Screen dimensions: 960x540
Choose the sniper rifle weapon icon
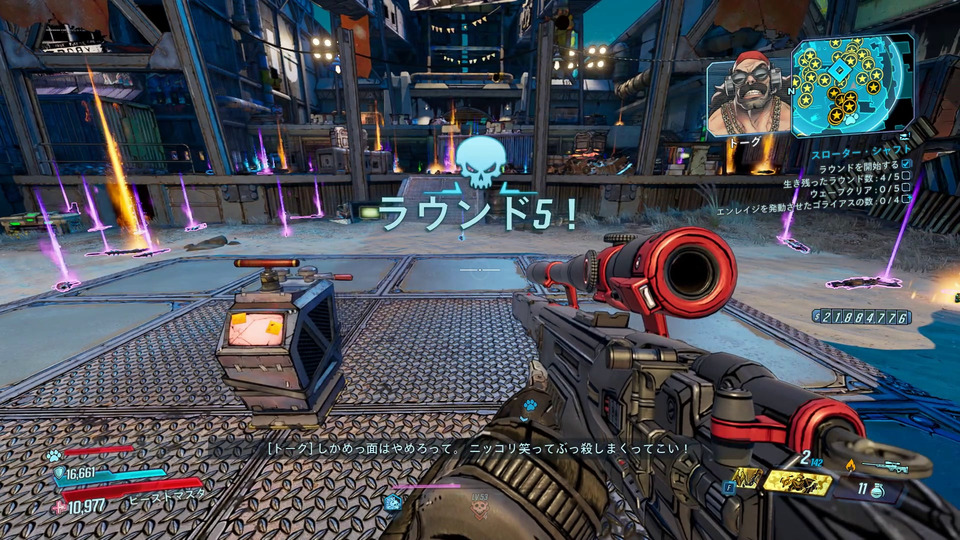888,467
